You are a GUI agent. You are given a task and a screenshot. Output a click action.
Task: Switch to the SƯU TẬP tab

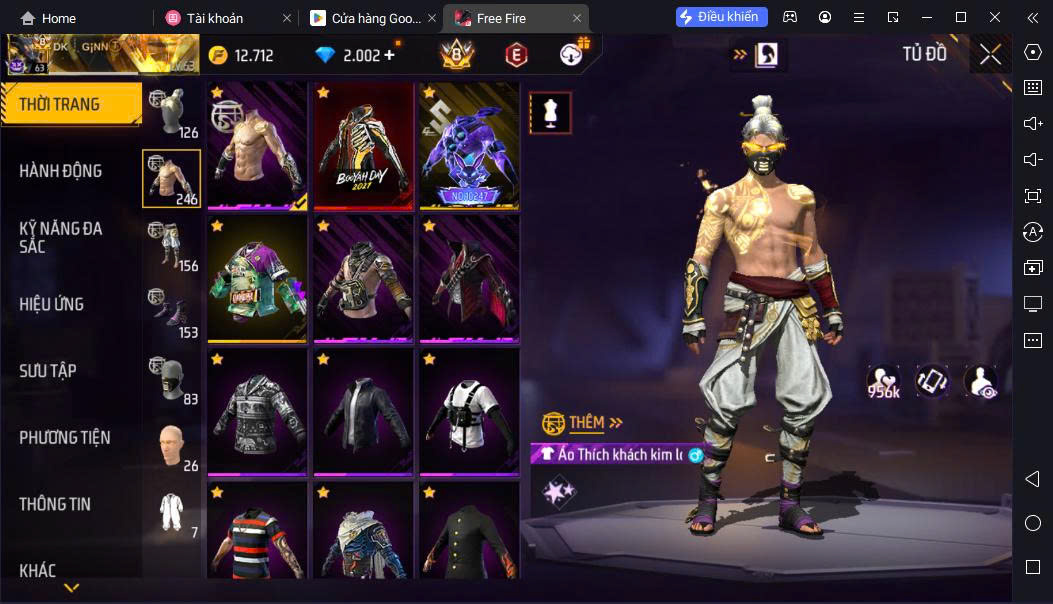48,371
